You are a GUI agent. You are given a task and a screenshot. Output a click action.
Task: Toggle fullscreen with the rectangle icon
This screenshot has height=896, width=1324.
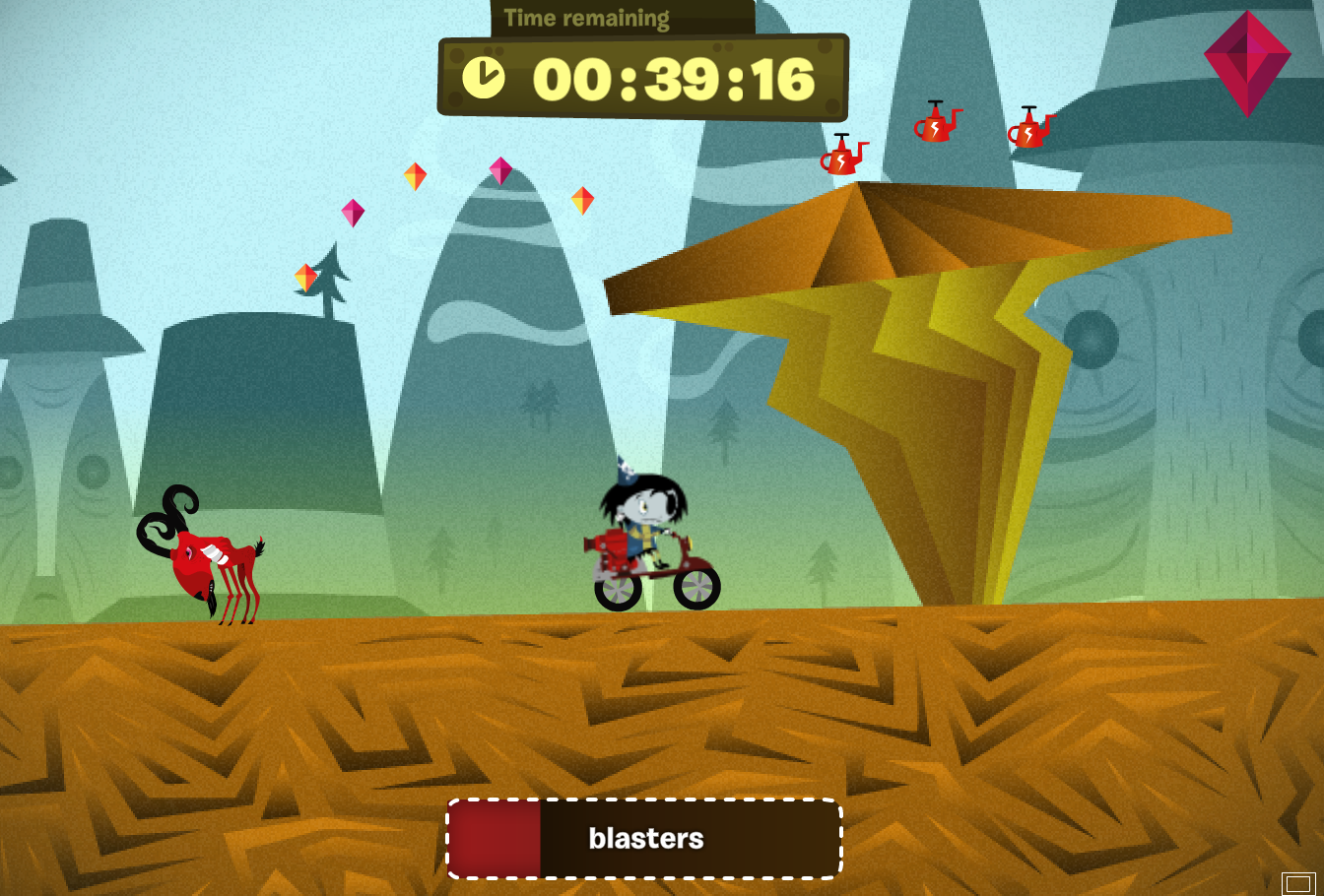[x=1297, y=883]
